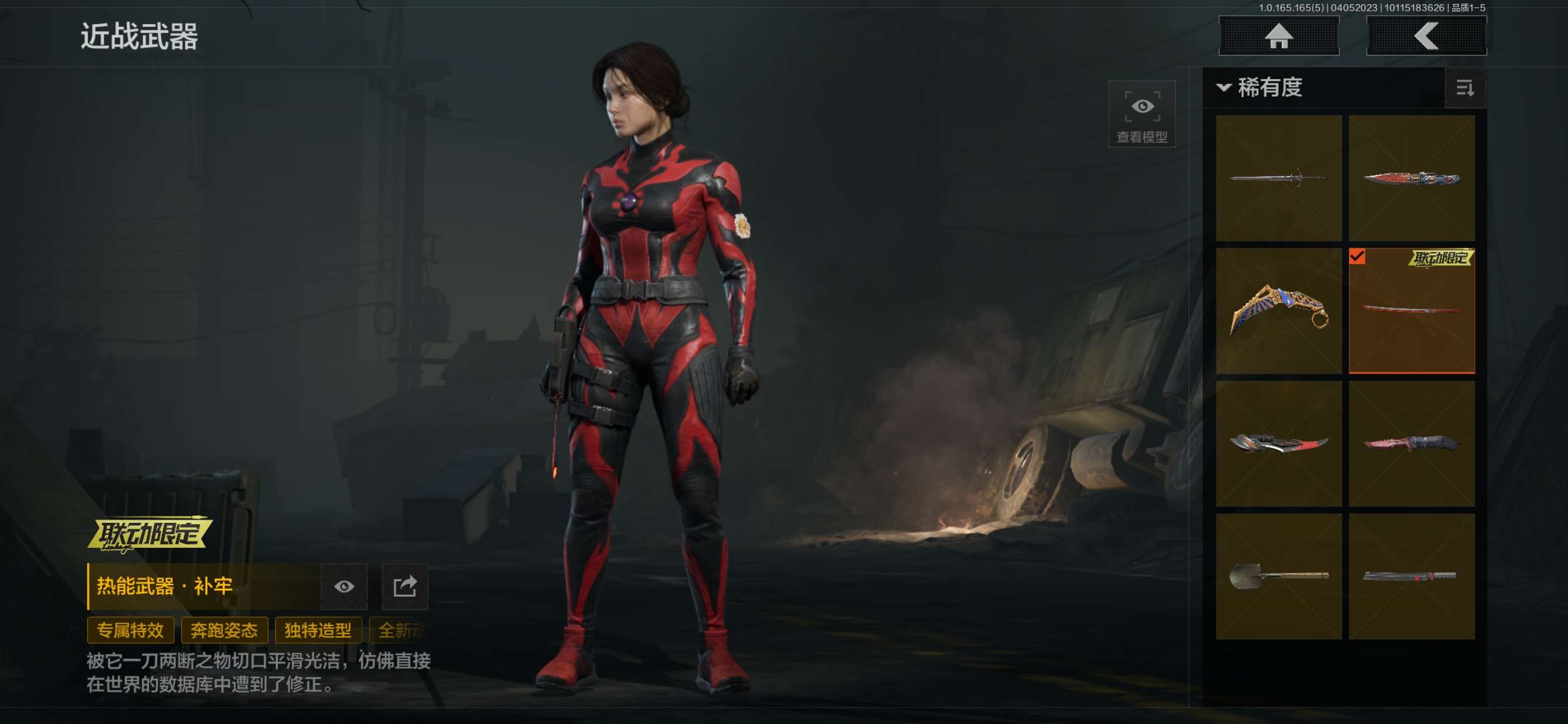Select the golden karambit knife
The height and width of the screenshot is (724, 1568).
[1279, 310]
